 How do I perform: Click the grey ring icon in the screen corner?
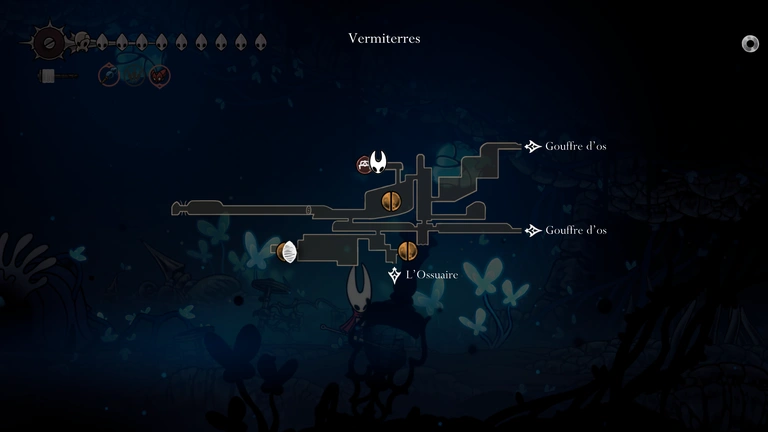[x=750, y=43]
